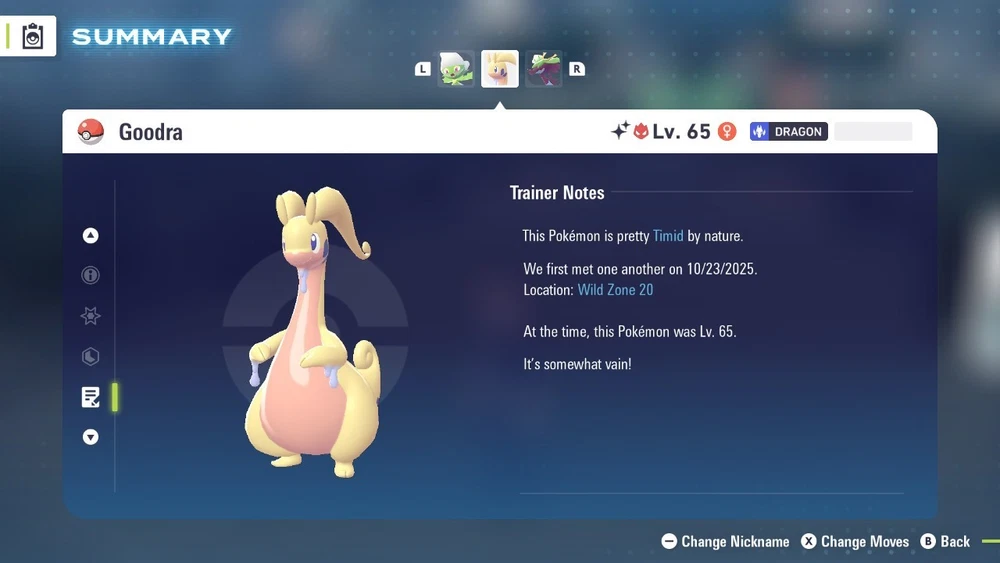Click the up arrow above summary tabs
1000x563 pixels.
[x=91, y=236]
